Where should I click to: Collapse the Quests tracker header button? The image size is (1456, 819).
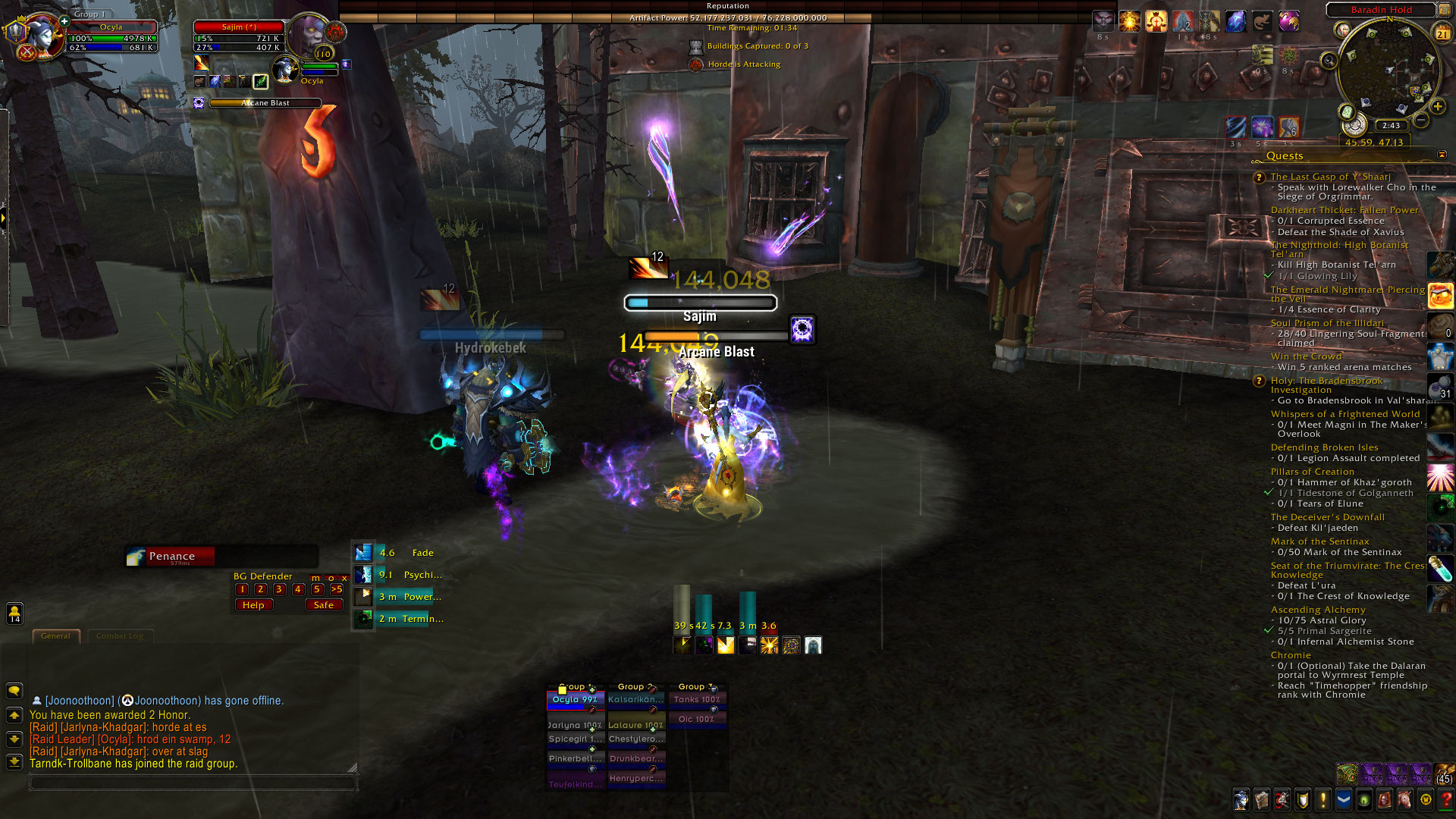[x=1442, y=155]
